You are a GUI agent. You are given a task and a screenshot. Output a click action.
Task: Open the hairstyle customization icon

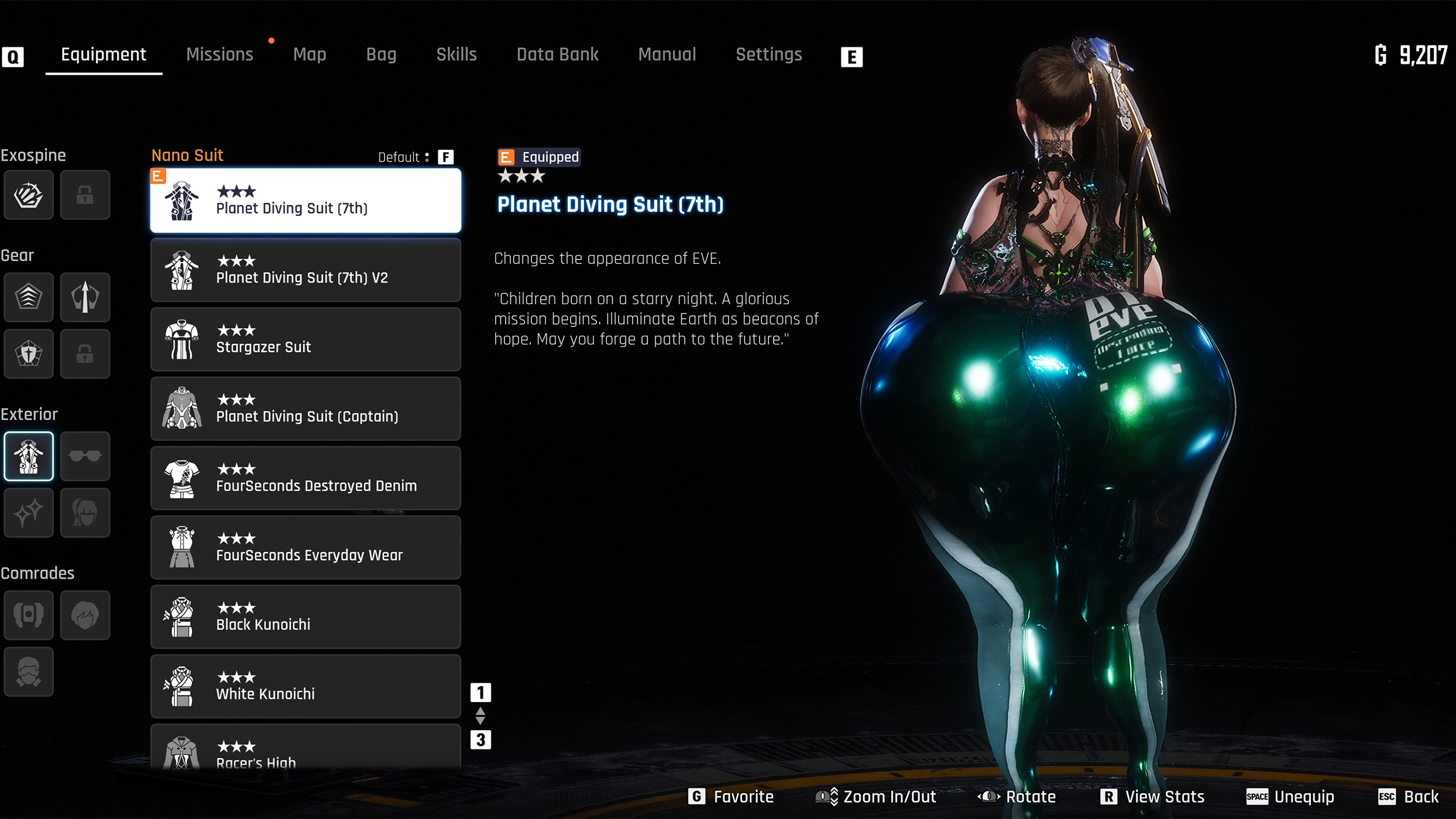[85, 513]
